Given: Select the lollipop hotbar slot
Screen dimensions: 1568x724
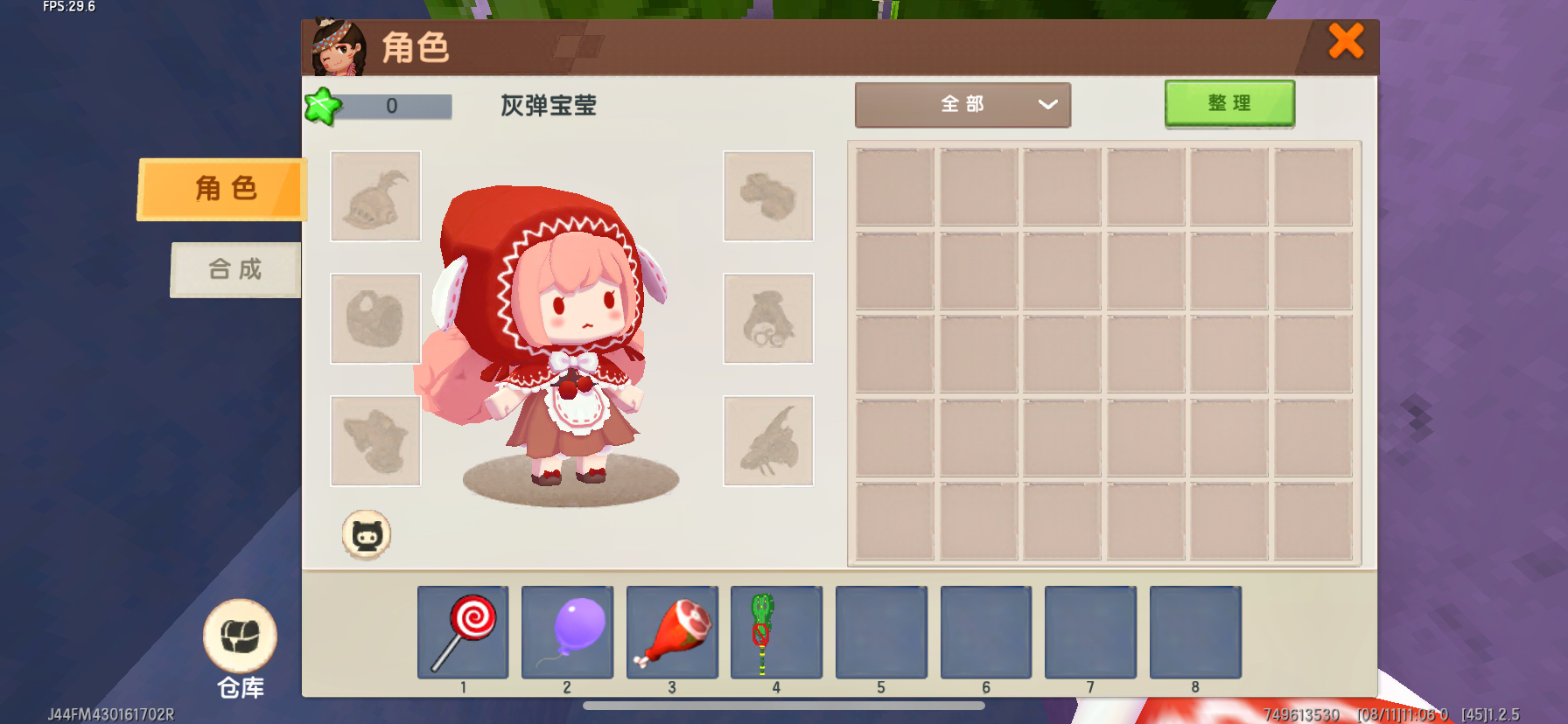Looking at the screenshot, I should (x=463, y=632).
